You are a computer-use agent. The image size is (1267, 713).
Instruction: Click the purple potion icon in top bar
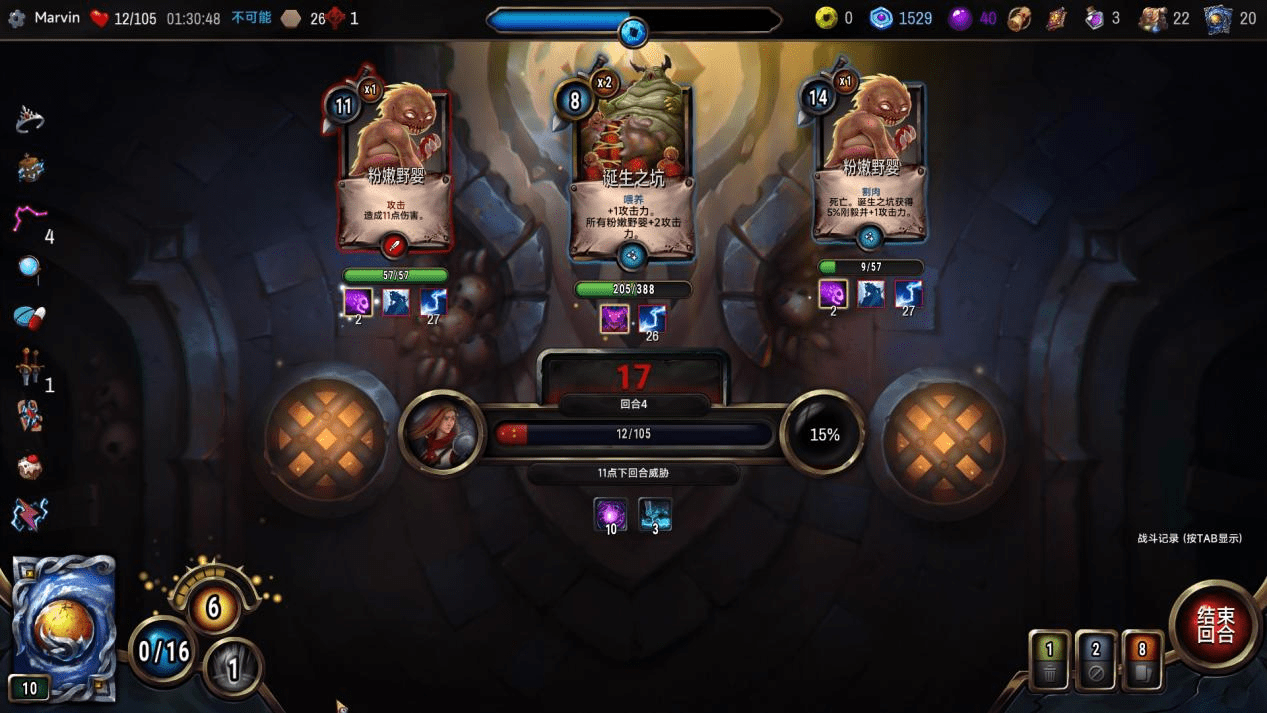tap(1094, 19)
